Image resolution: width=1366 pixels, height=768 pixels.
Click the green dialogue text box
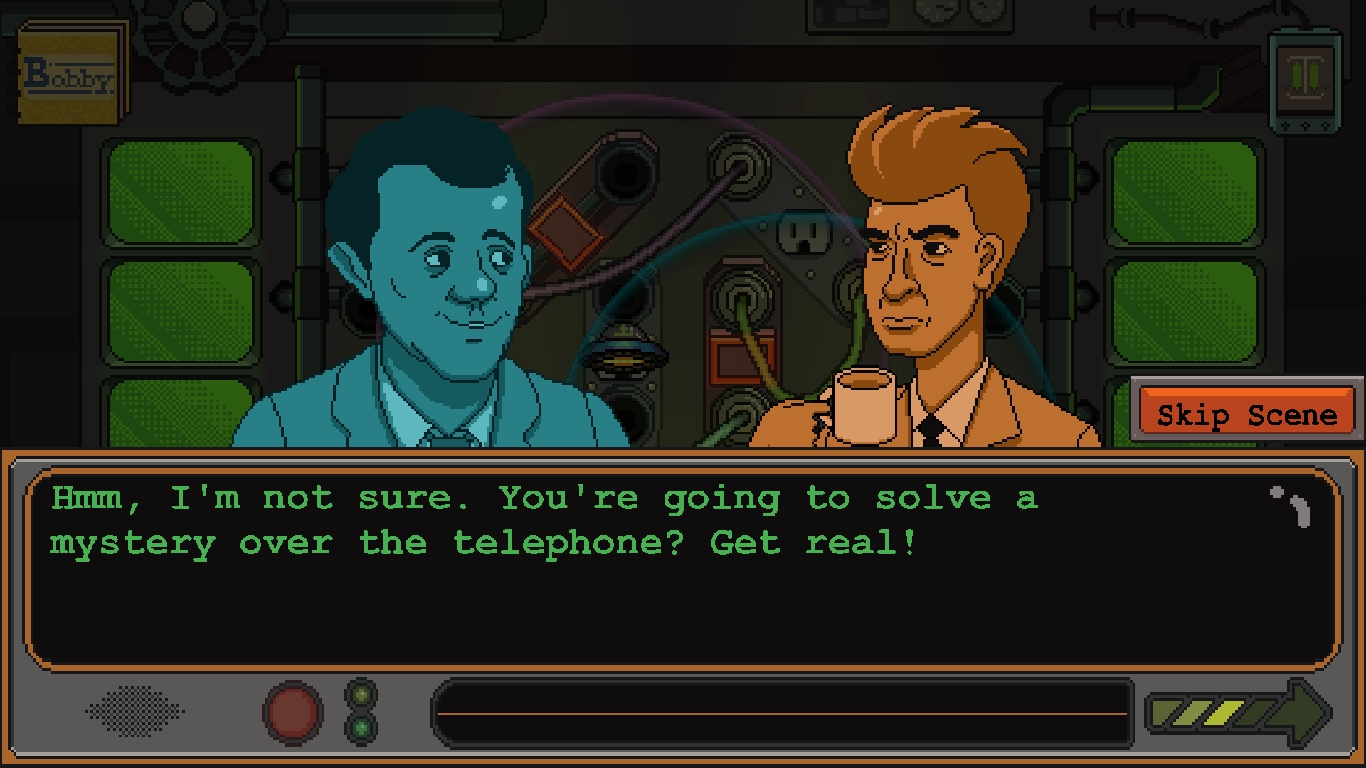(x=682, y=568)
